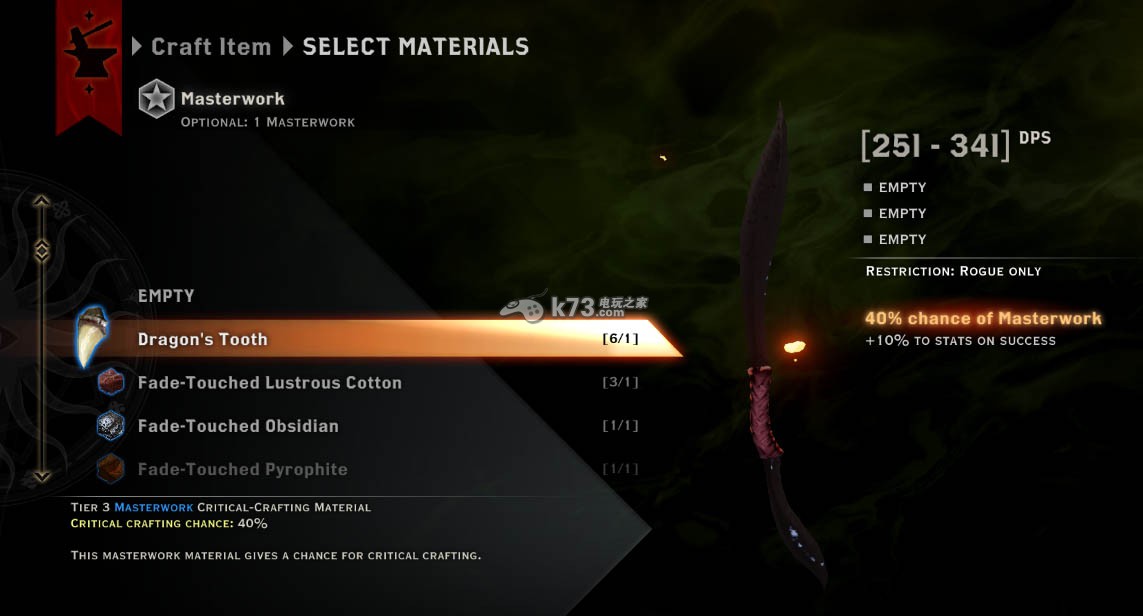Select Fade-Touched Pyrophite from the list

pos(243,469)
